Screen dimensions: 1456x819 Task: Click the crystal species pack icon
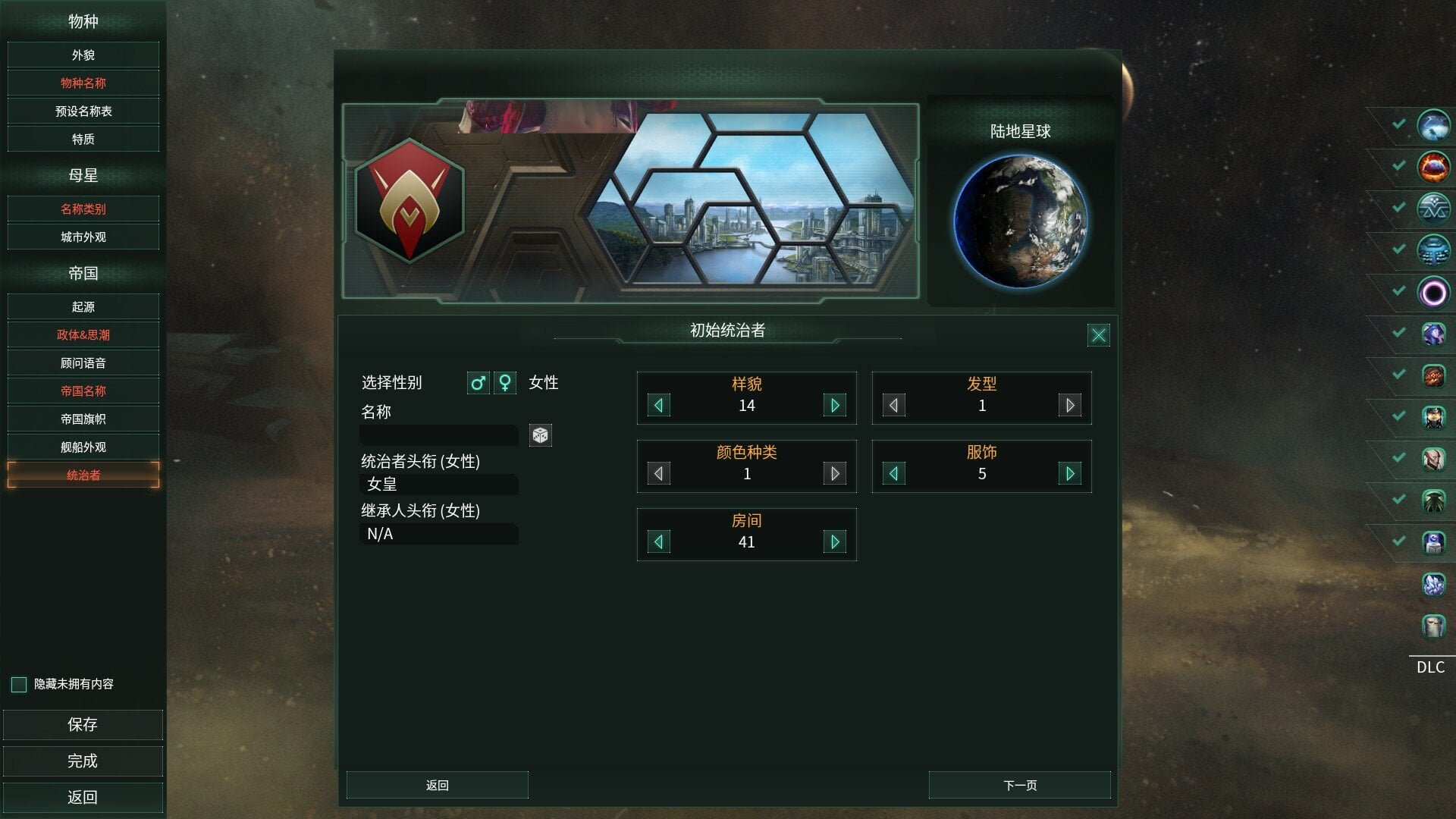[1433, 585]
